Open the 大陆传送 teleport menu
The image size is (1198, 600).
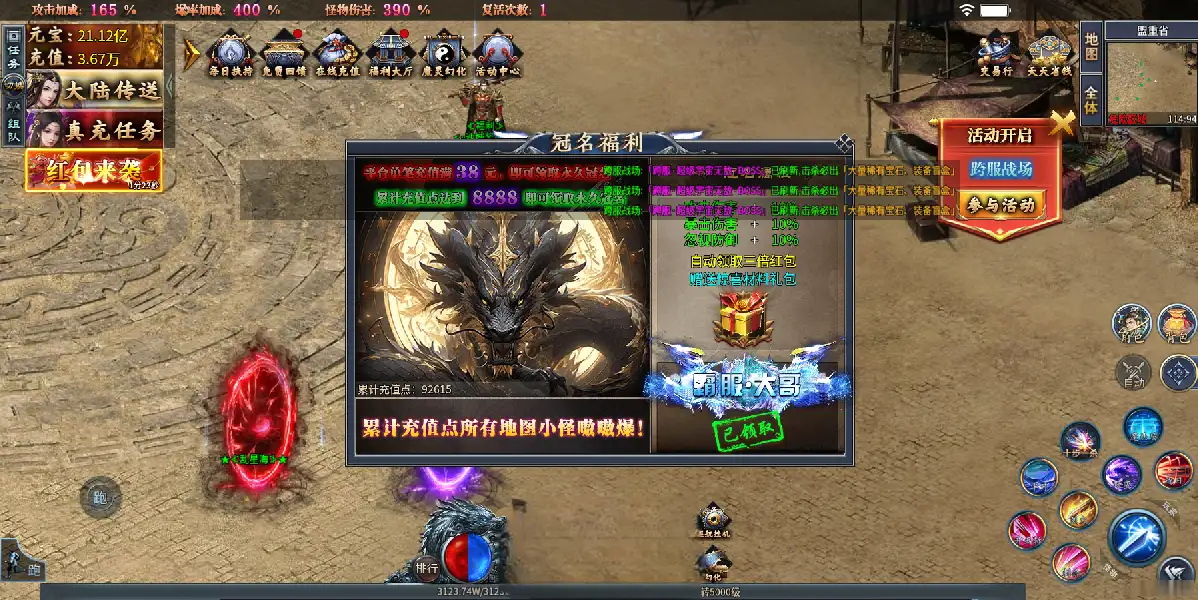[x=94, y=89]
